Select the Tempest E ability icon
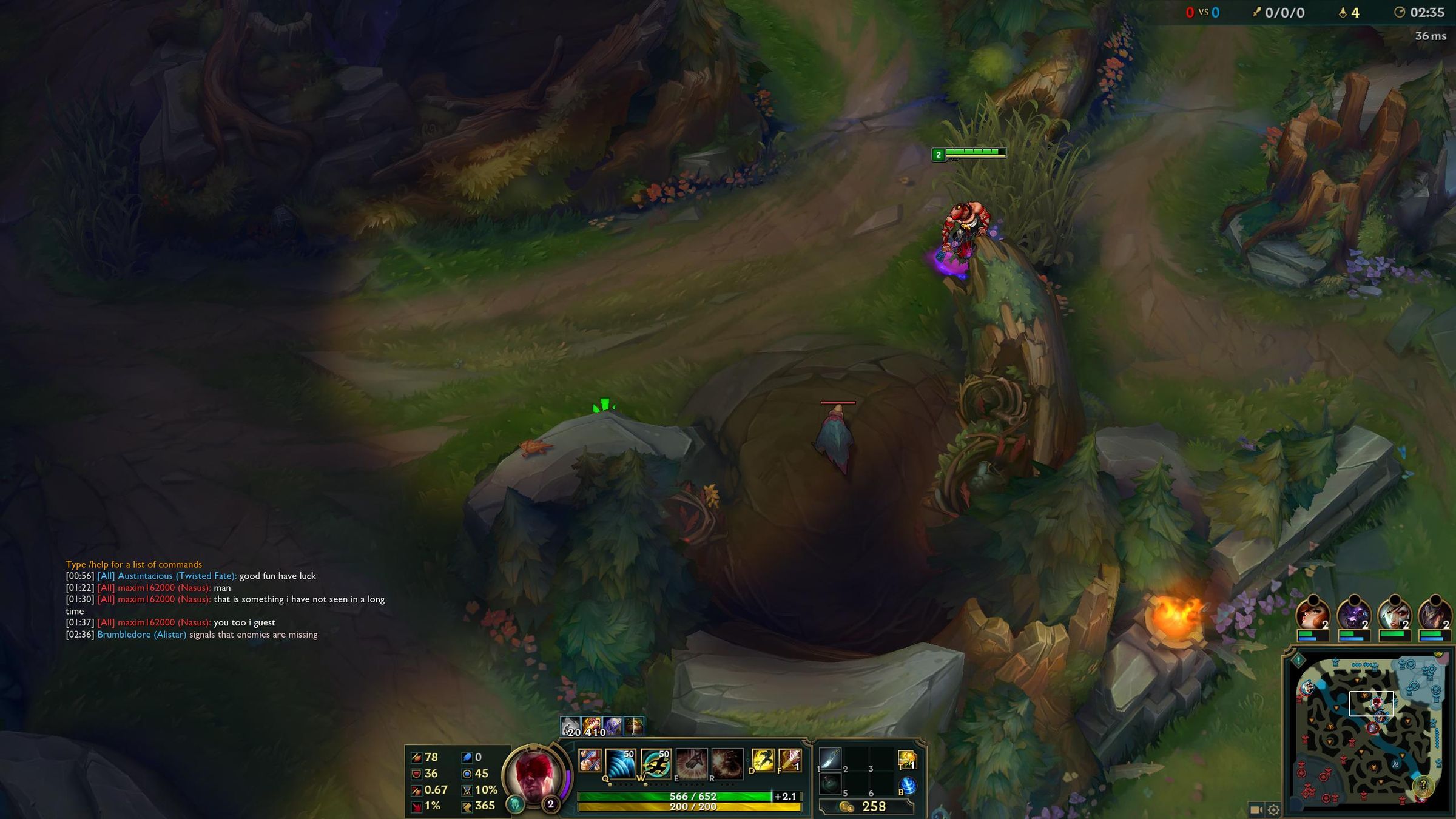Image resolution: width=1456 pixels, height=819 pixels. coord(692,763)
